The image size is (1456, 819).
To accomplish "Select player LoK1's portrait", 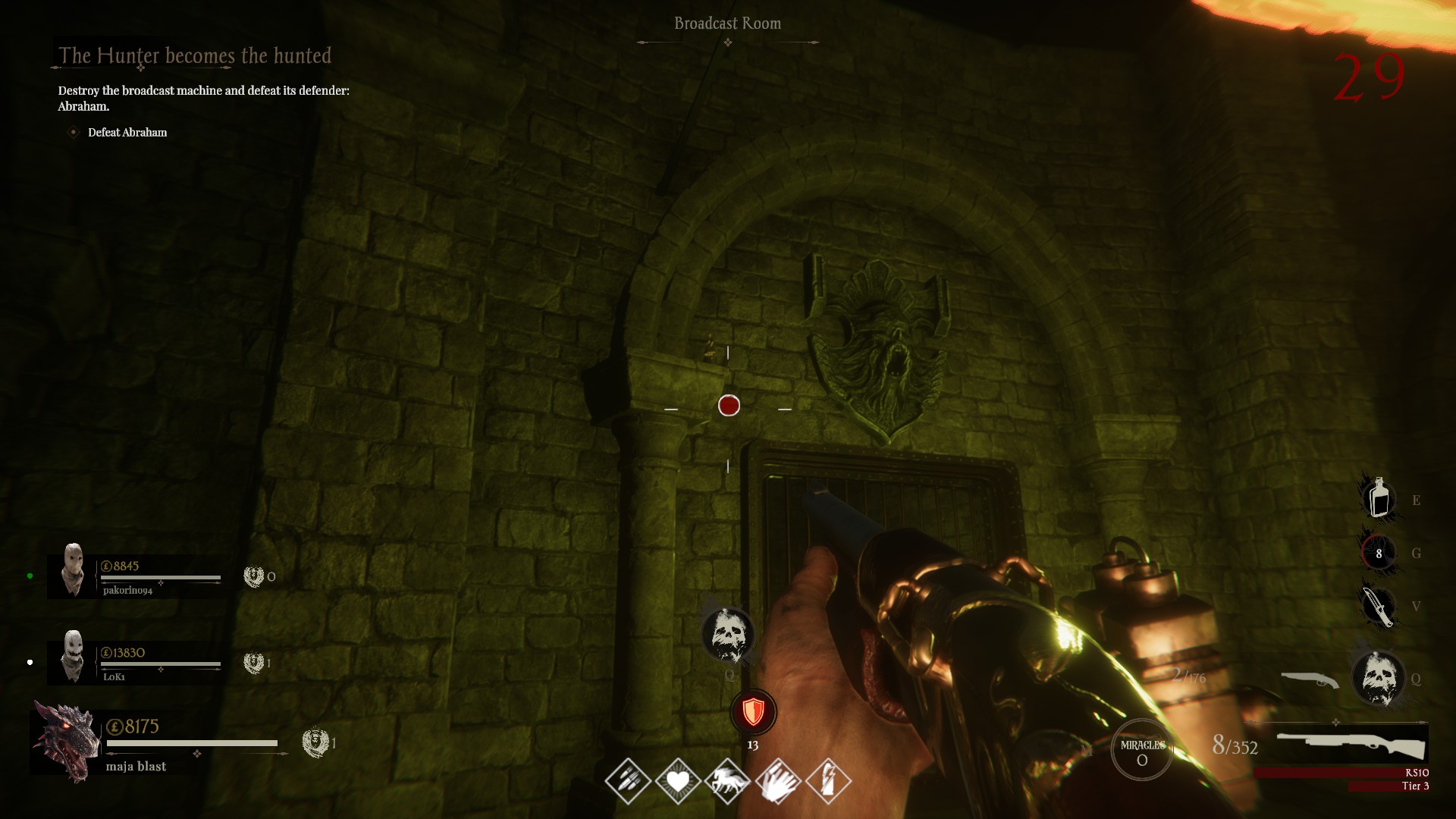I will click(73, 657).
